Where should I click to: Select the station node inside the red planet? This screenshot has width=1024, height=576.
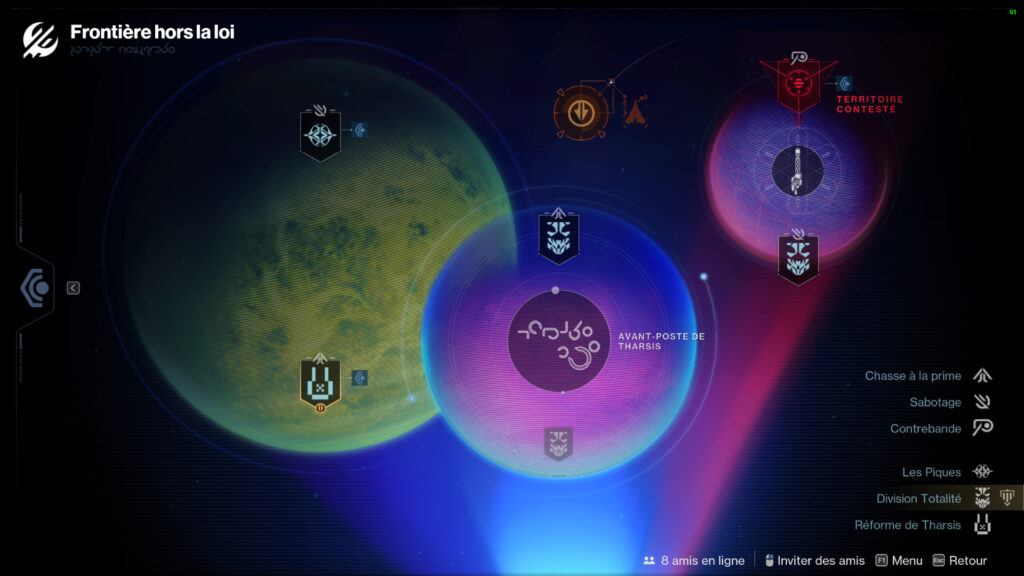(x=797, y=170)
